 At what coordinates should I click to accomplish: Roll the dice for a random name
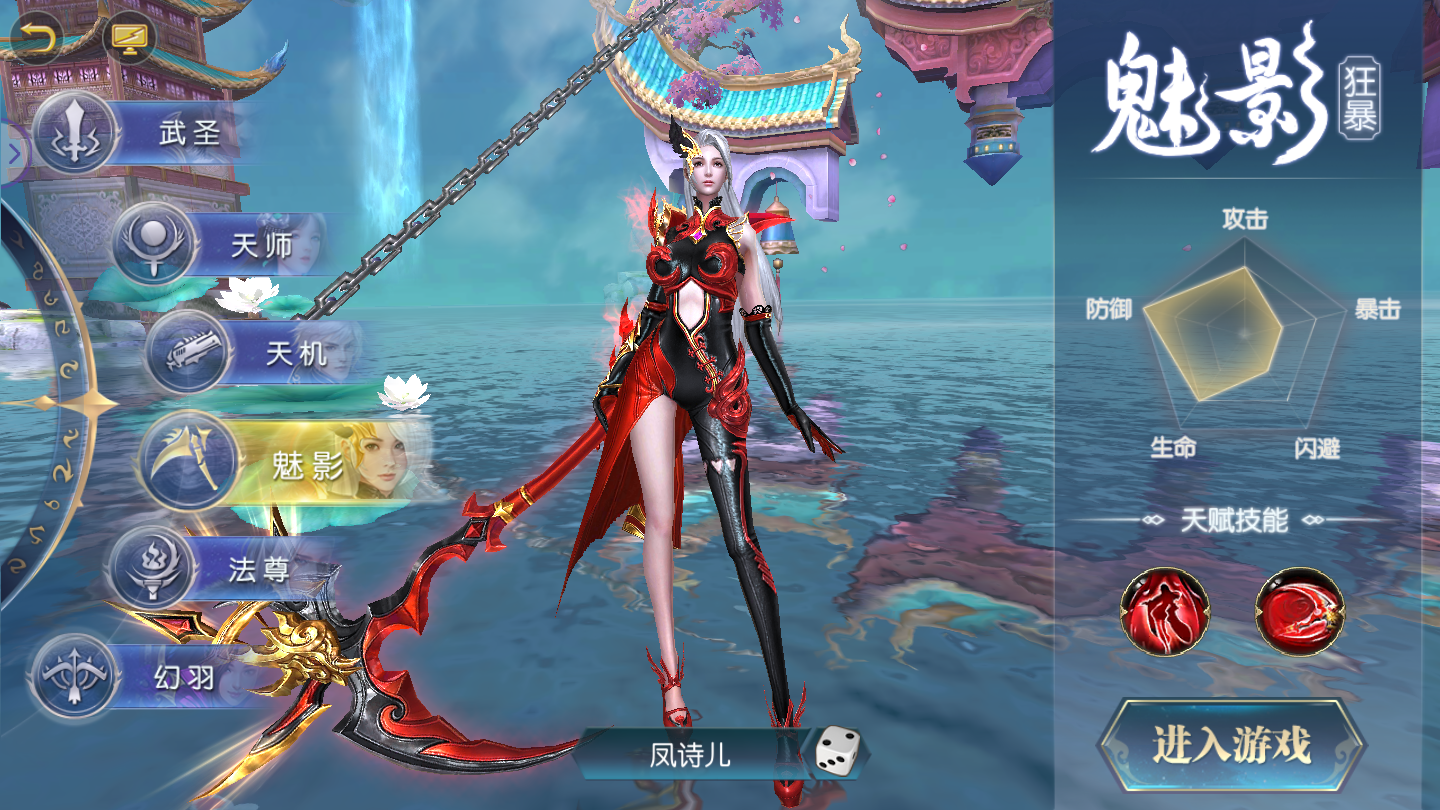point(836,751)
